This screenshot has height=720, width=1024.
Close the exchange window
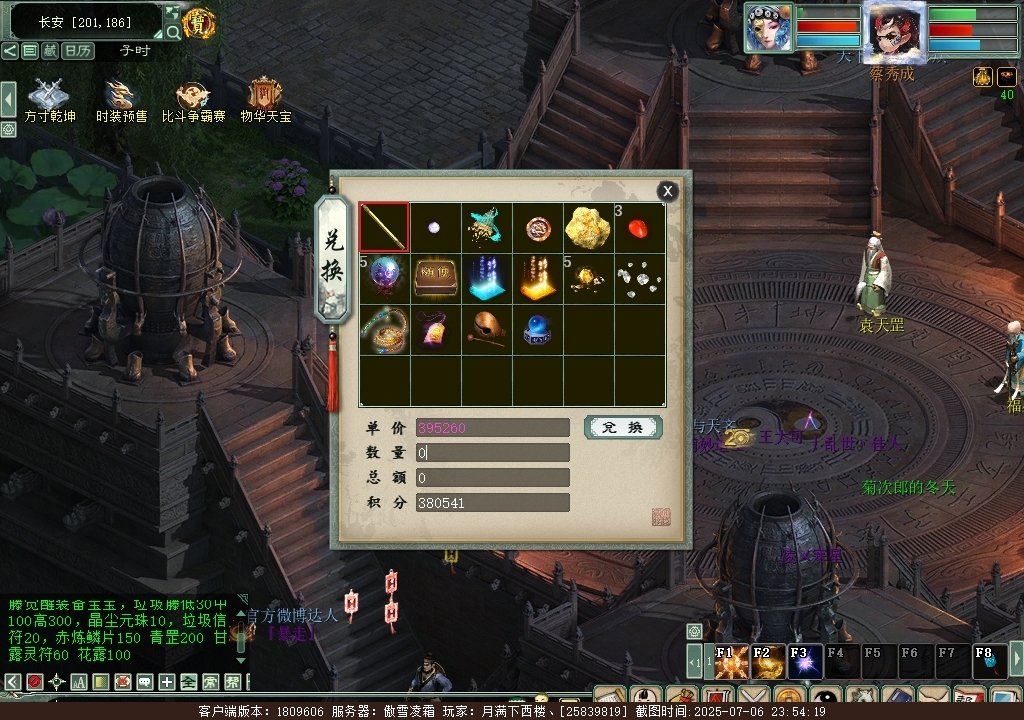pyautogui.click(x=668, y=191)
